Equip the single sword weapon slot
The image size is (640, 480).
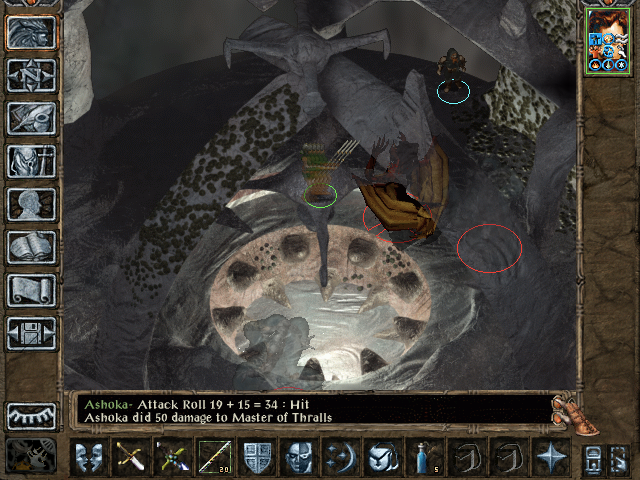coord(130,457)
